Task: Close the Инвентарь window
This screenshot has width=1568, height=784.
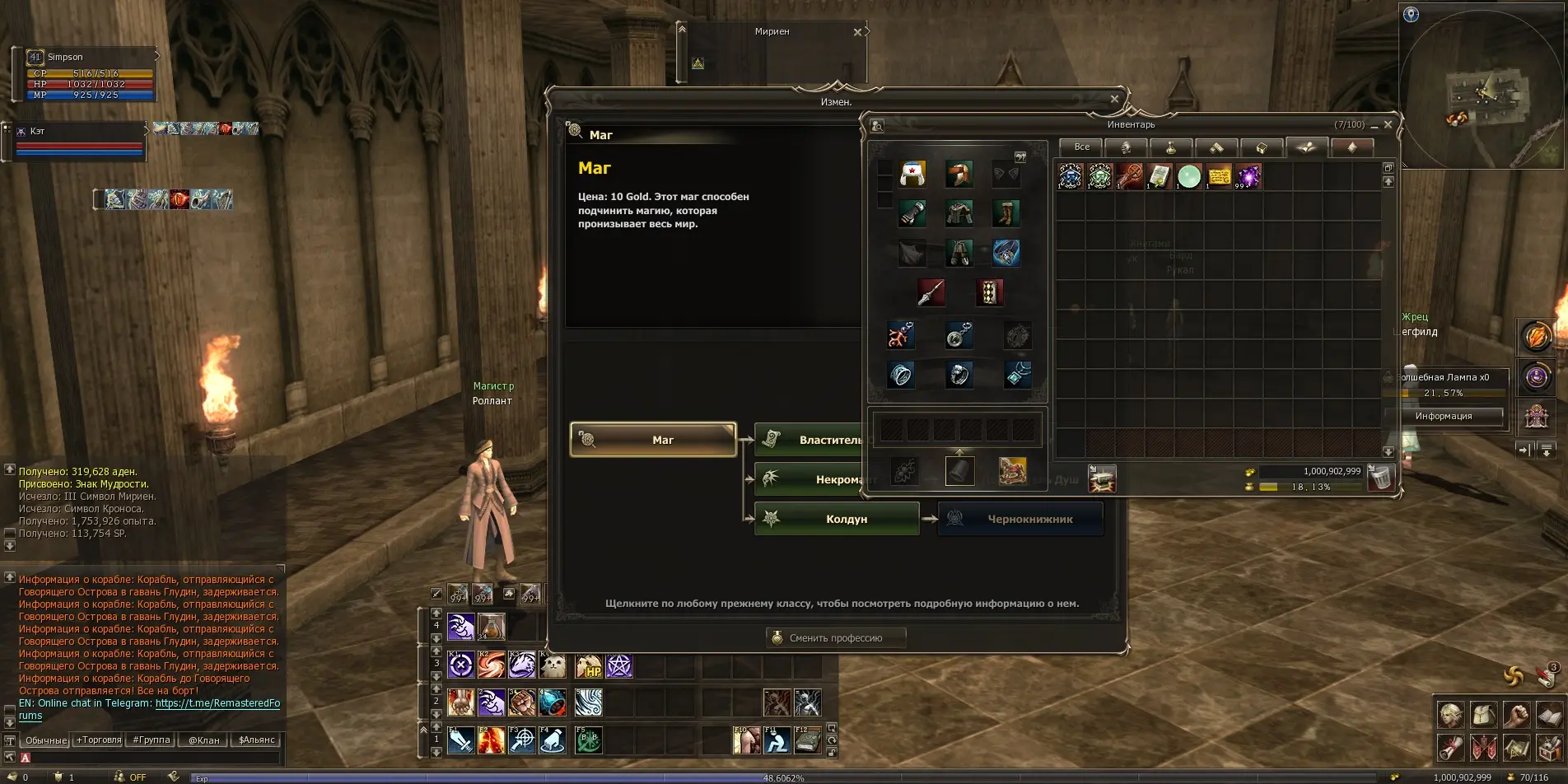Action: [x=1388, y=125]
